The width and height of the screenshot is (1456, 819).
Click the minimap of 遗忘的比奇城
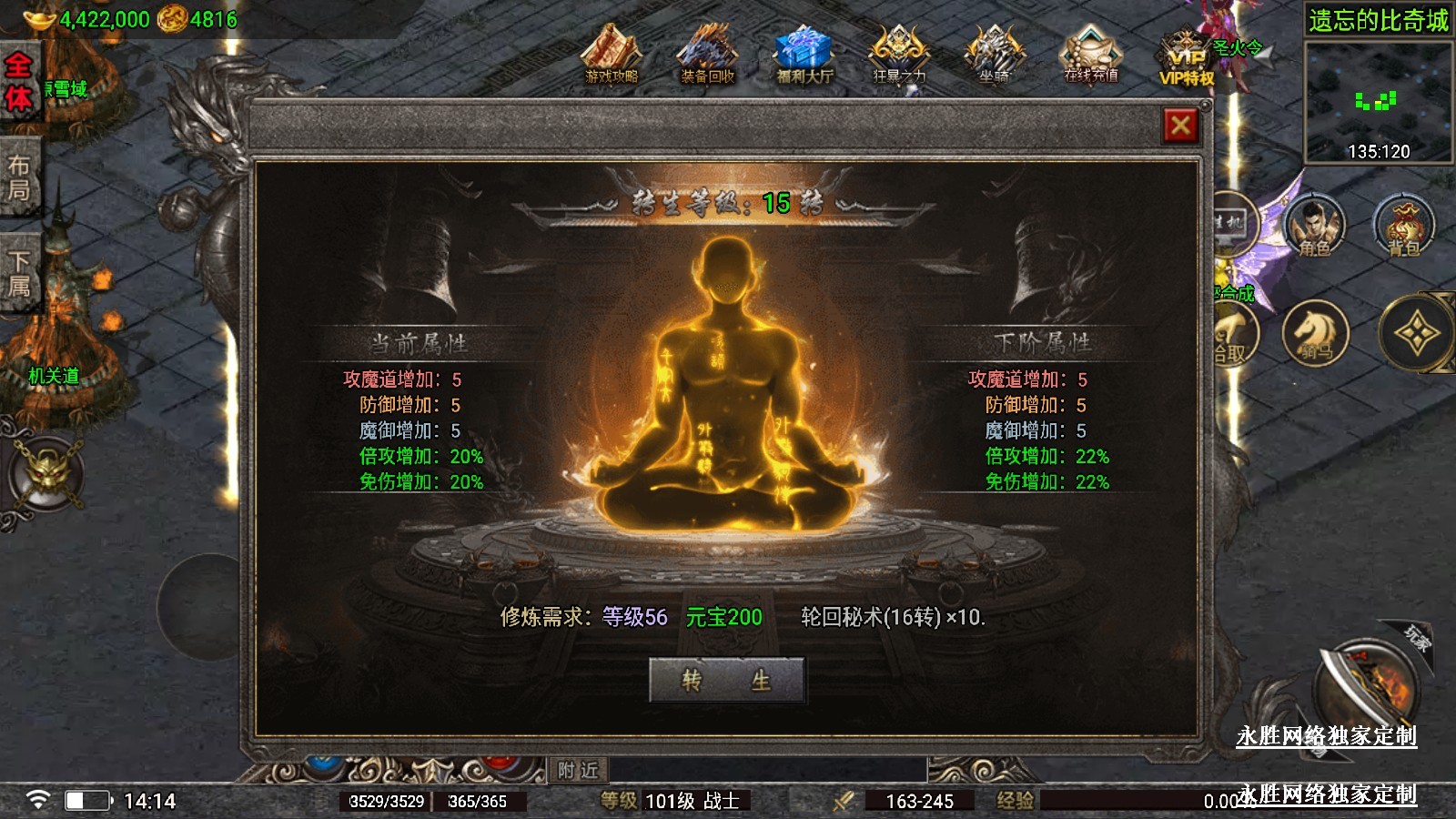tap(1378, 100)
